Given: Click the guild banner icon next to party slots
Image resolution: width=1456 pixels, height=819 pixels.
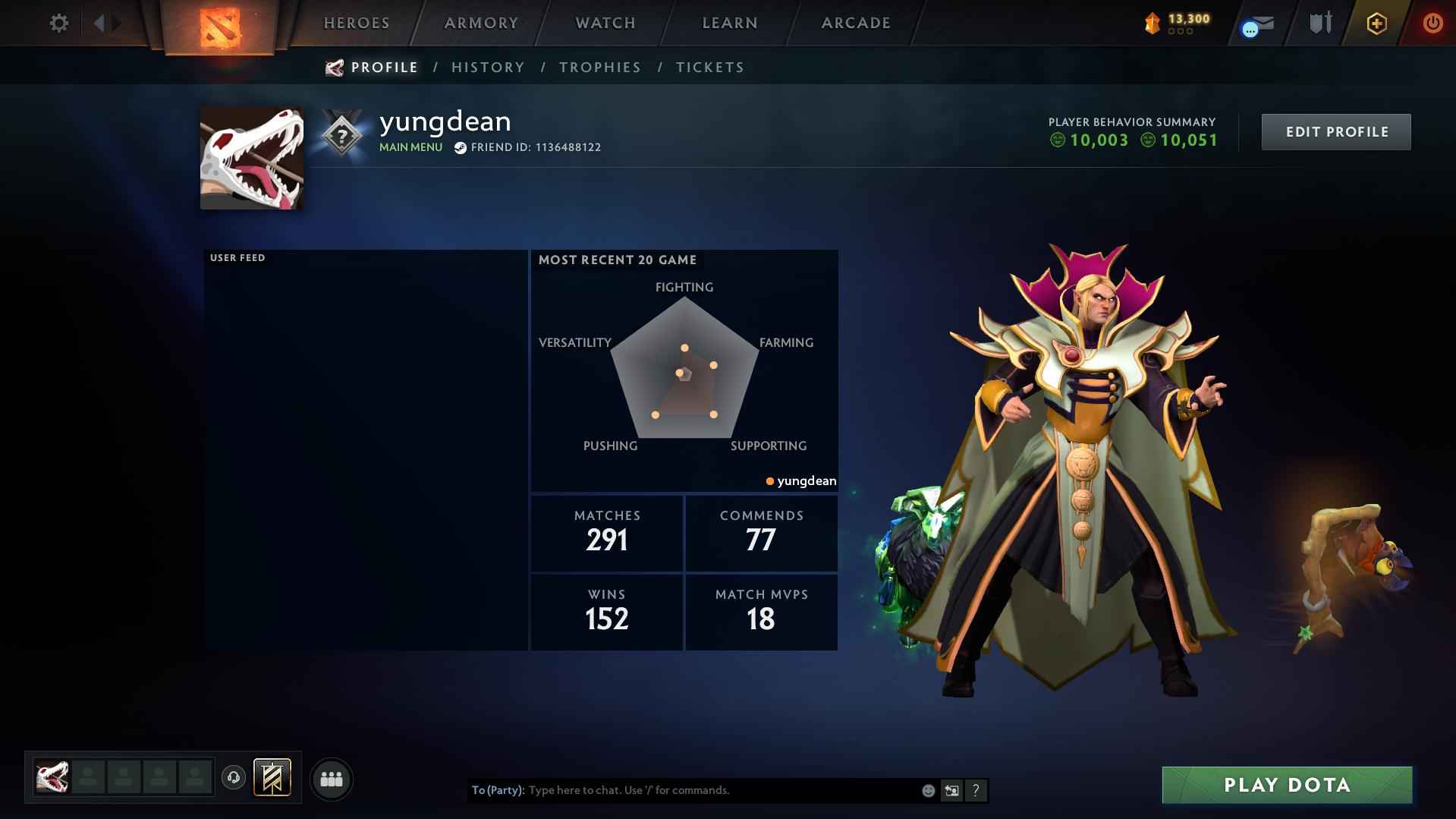Looking at the screenshot, I should 273,778.
